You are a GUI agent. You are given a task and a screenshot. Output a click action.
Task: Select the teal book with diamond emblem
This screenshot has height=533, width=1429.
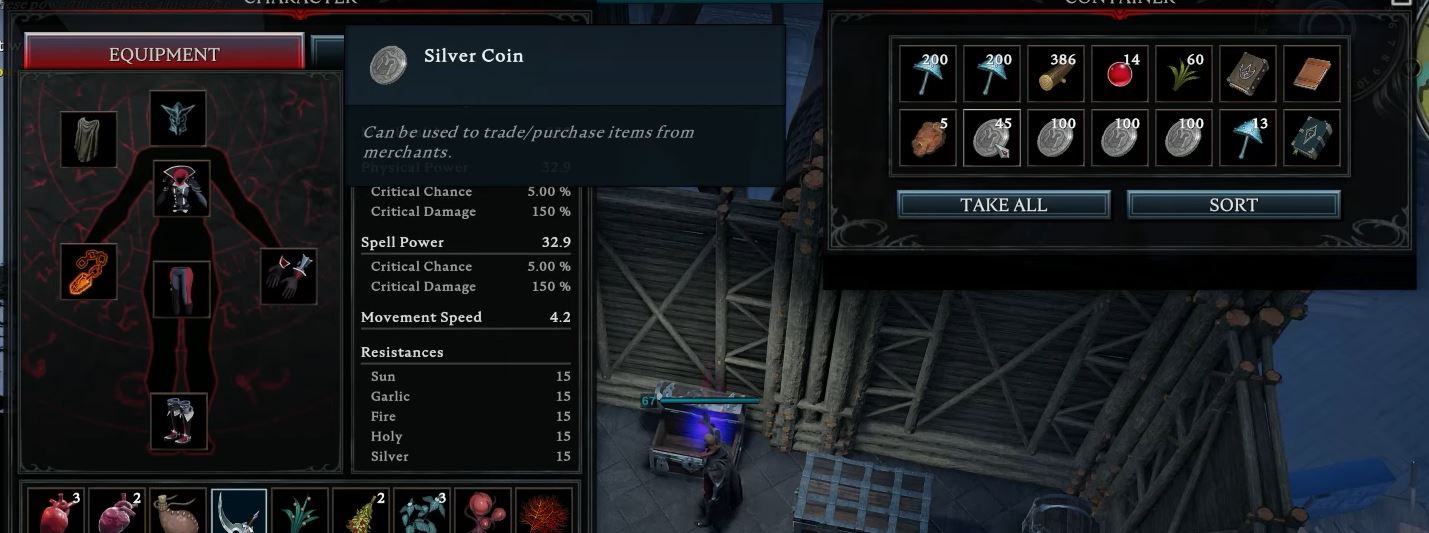(1311, 138)
